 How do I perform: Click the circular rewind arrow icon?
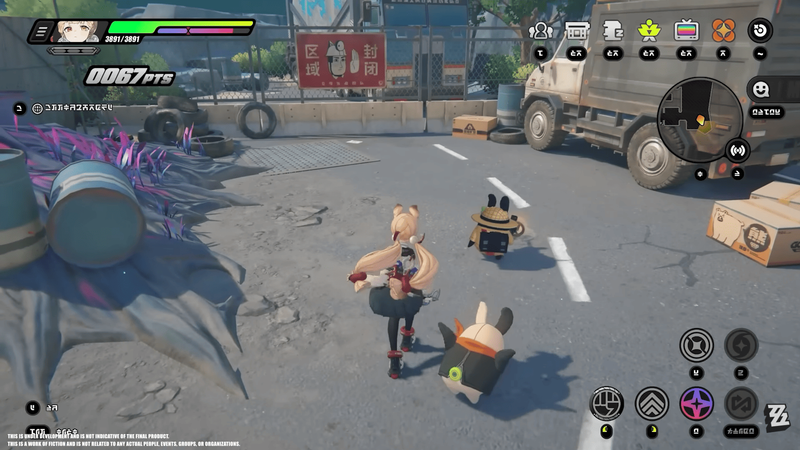tap(761, 30)
